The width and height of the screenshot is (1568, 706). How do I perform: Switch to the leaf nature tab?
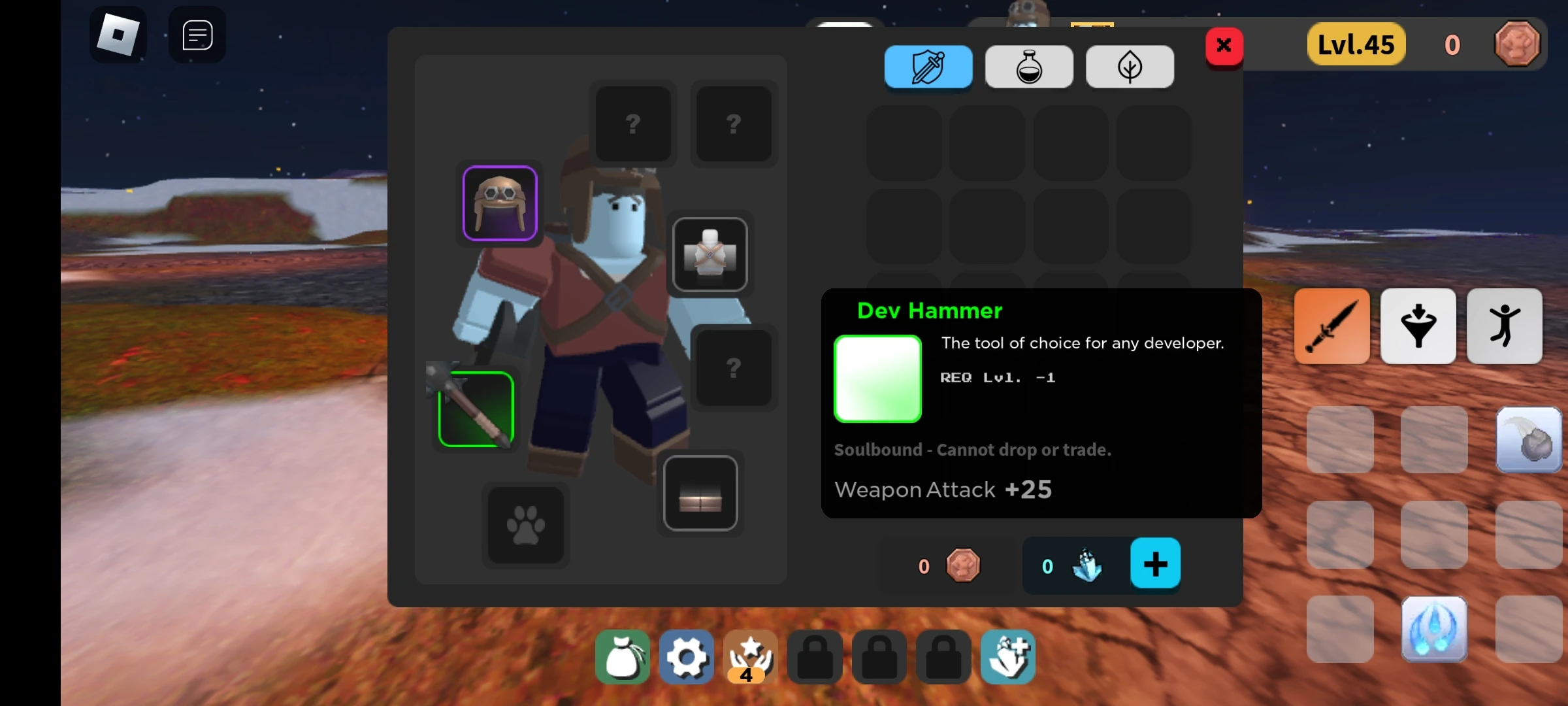point(1130,66)
